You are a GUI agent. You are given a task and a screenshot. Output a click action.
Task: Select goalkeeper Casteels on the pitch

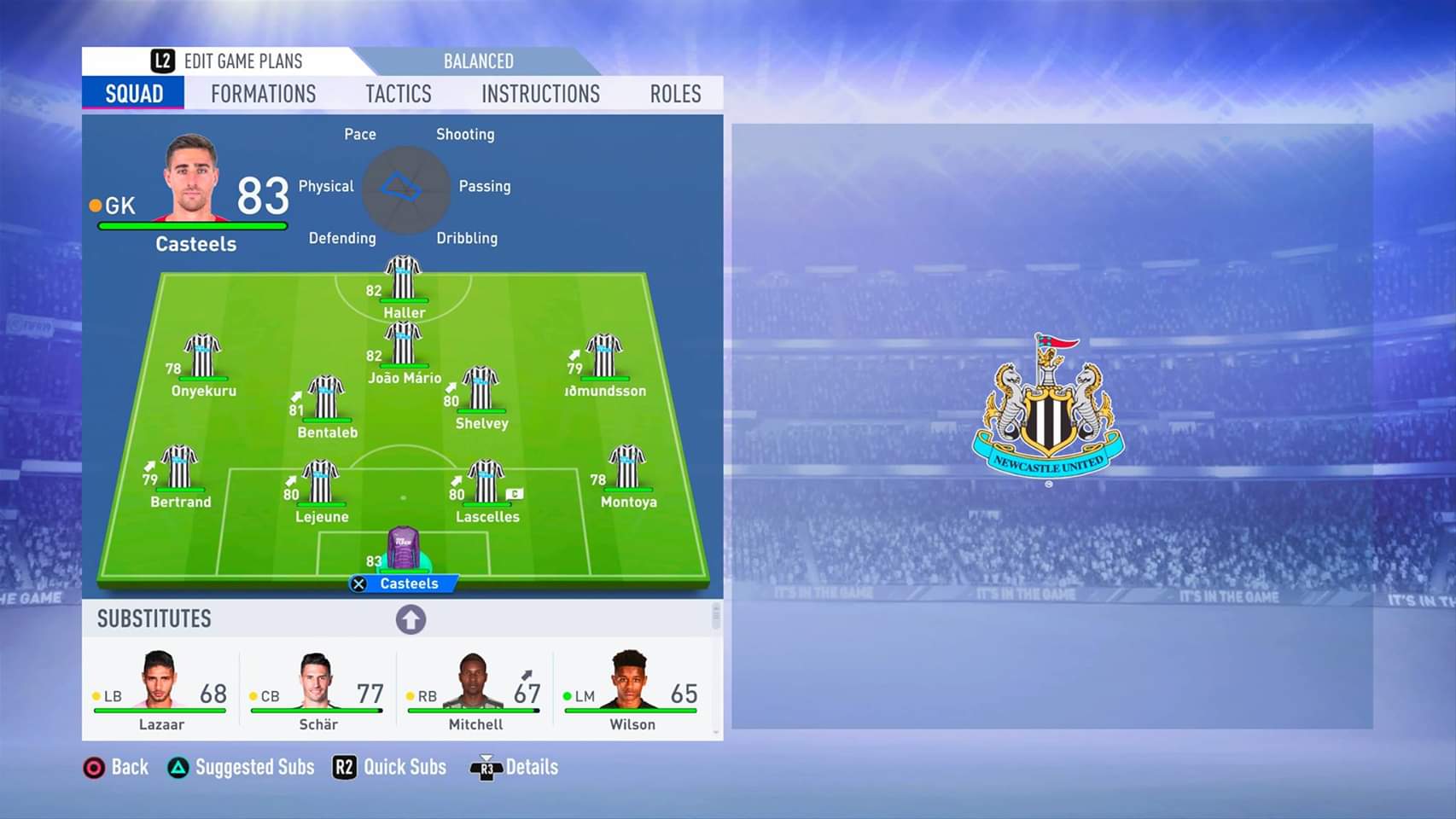[x=404, y=552]
